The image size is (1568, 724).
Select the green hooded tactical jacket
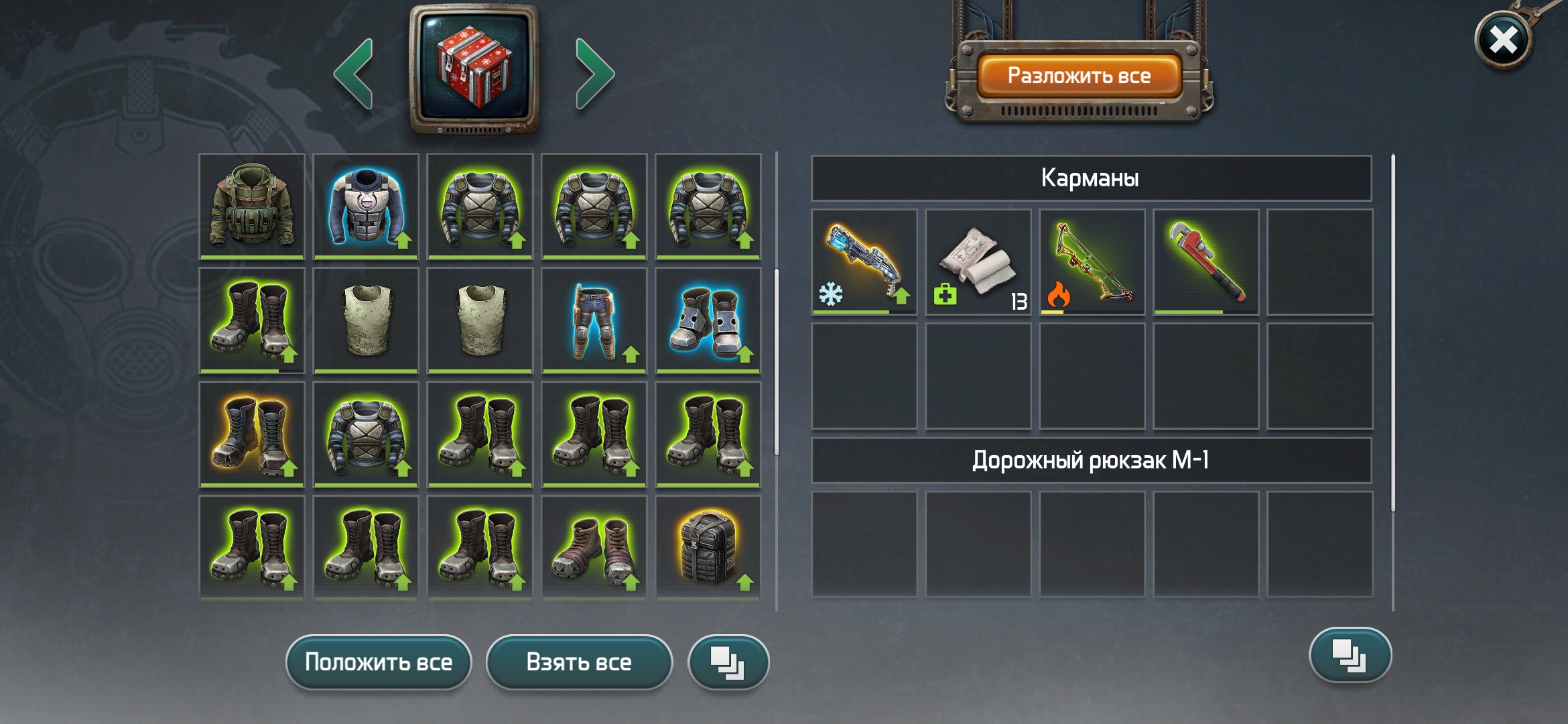(x=252, y=206)
